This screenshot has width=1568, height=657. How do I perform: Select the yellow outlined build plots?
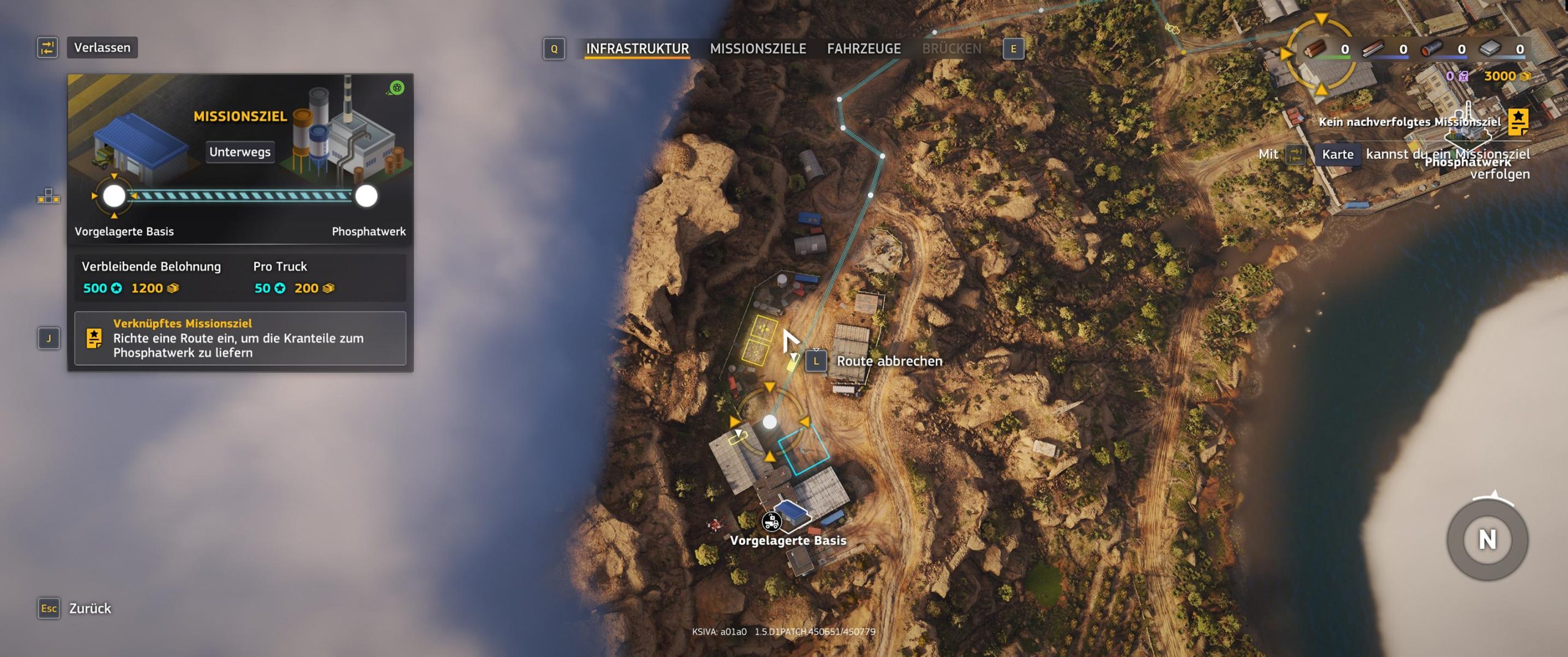(x=759, y=340)
